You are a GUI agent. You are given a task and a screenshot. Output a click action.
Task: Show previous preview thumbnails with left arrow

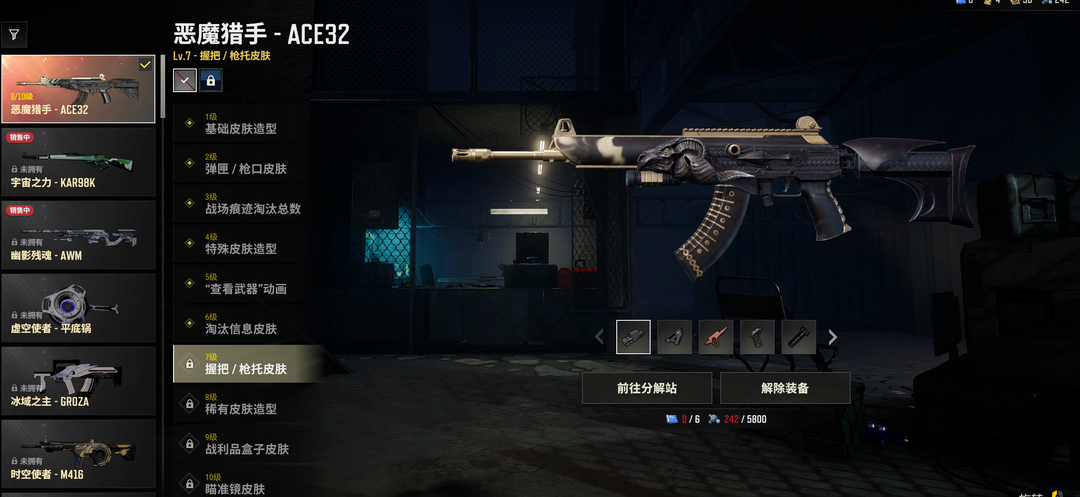tap(600, 337)
